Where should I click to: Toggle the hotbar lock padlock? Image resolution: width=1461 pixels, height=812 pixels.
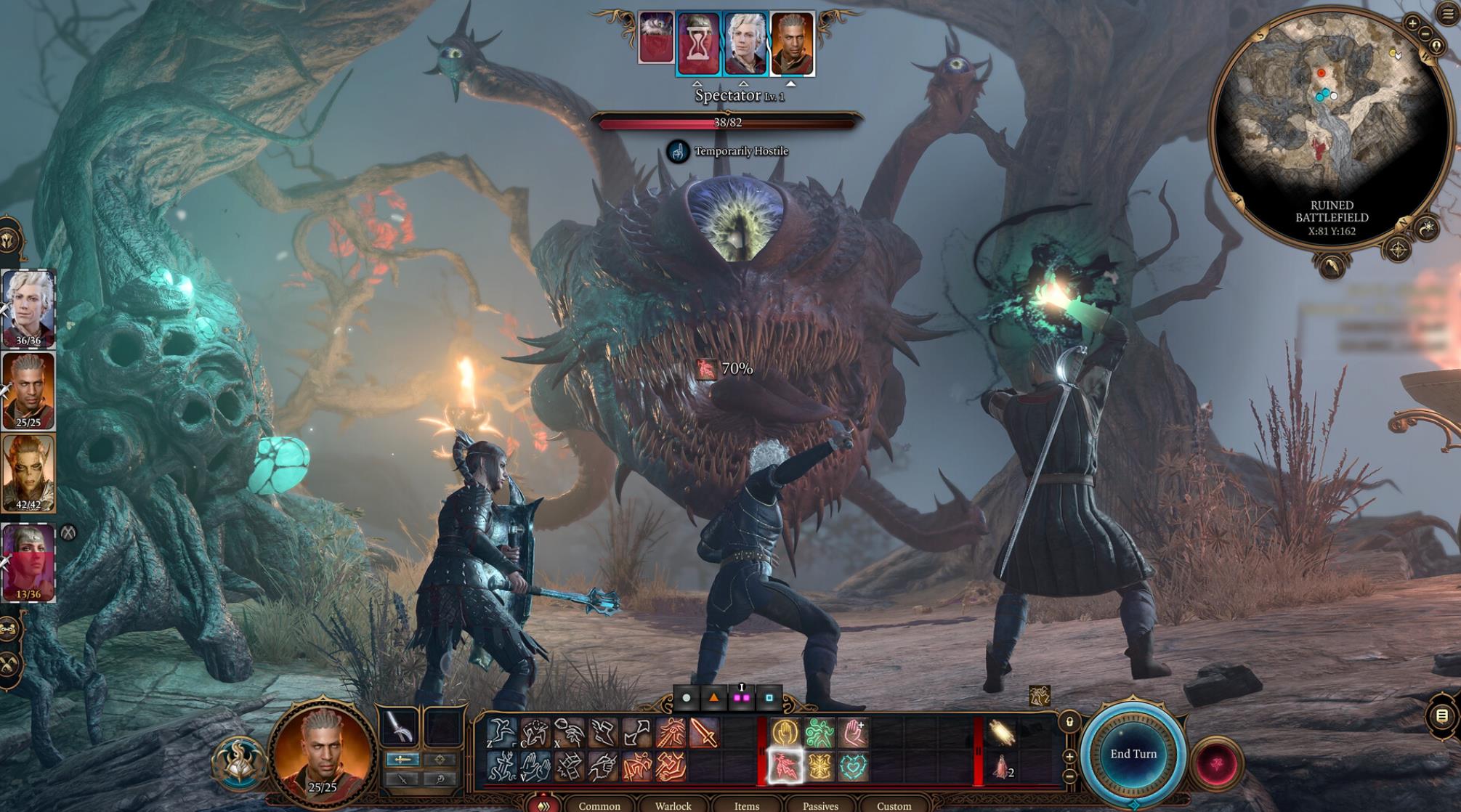click(x=1069, y=722)
